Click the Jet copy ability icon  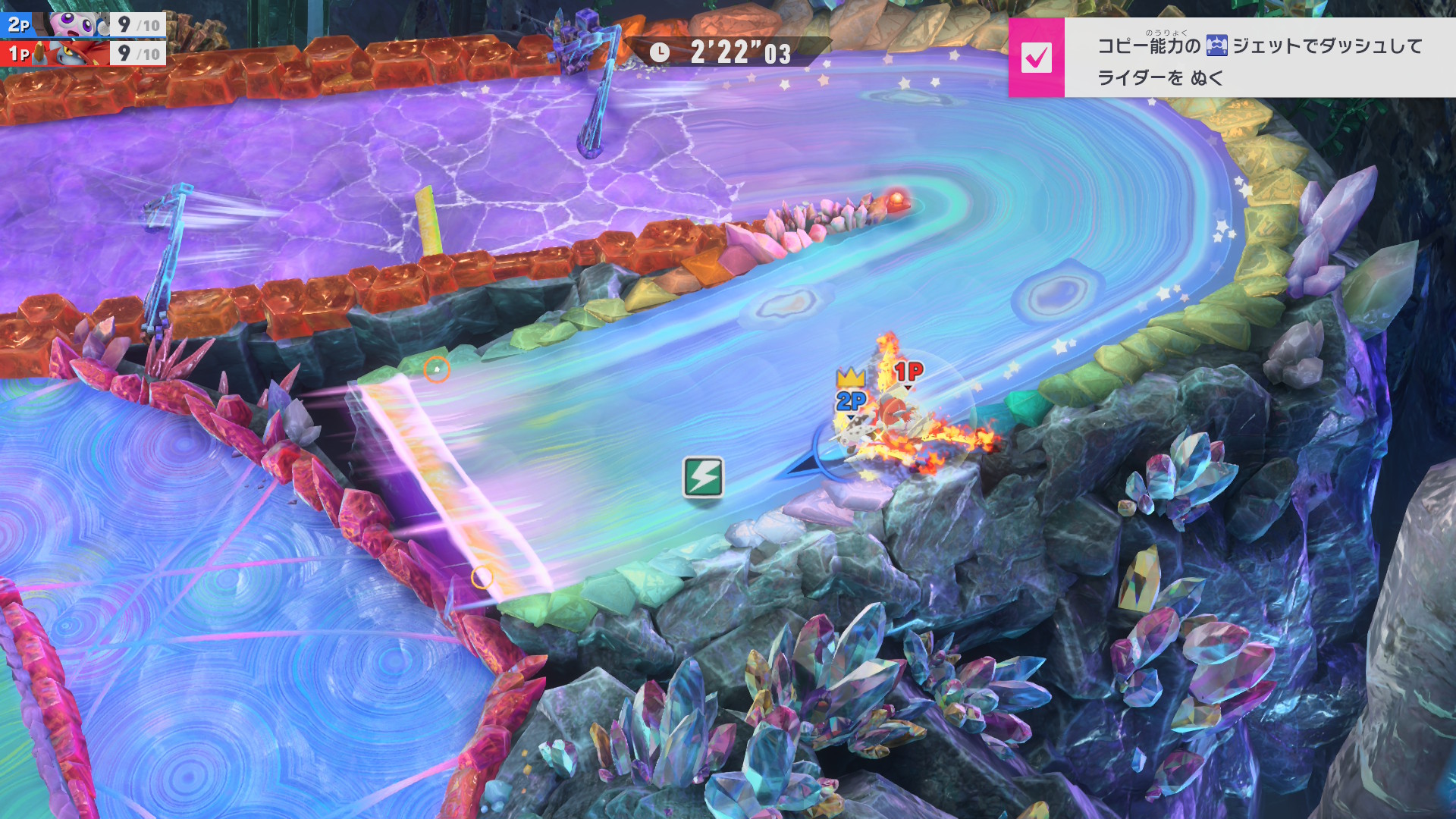pos(1216,45)
